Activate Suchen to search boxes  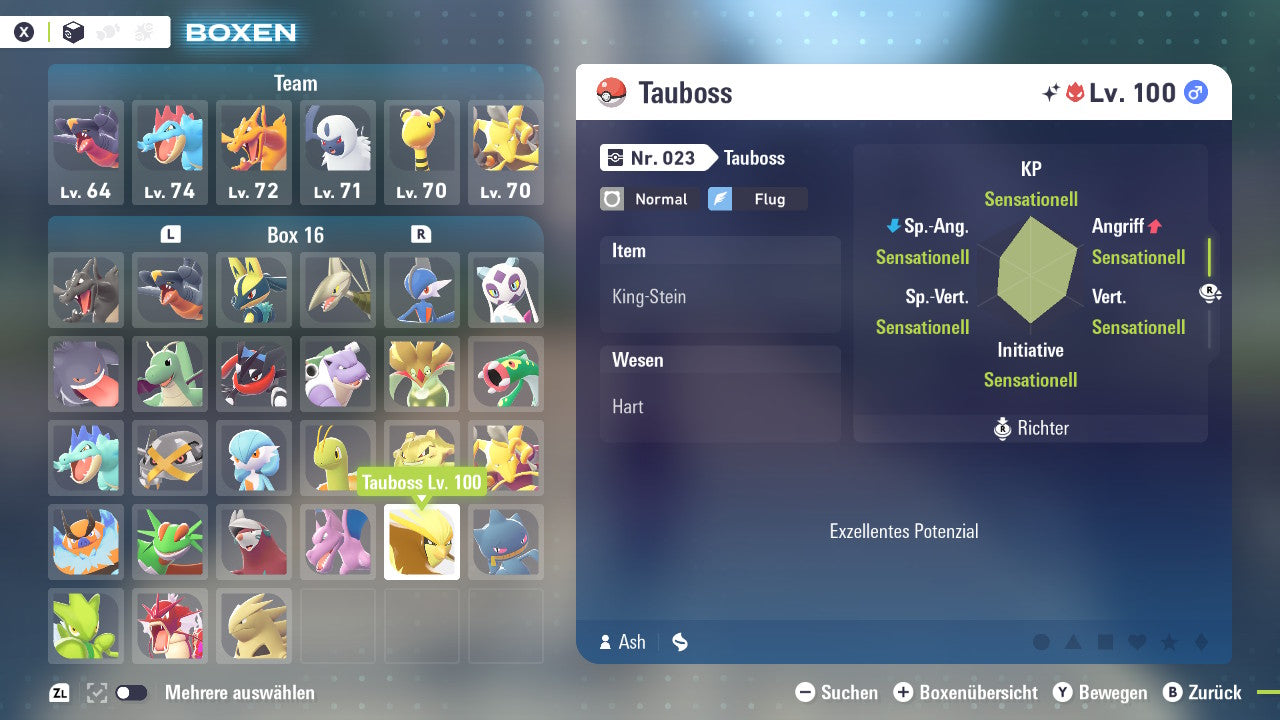[x=836, y=692]
